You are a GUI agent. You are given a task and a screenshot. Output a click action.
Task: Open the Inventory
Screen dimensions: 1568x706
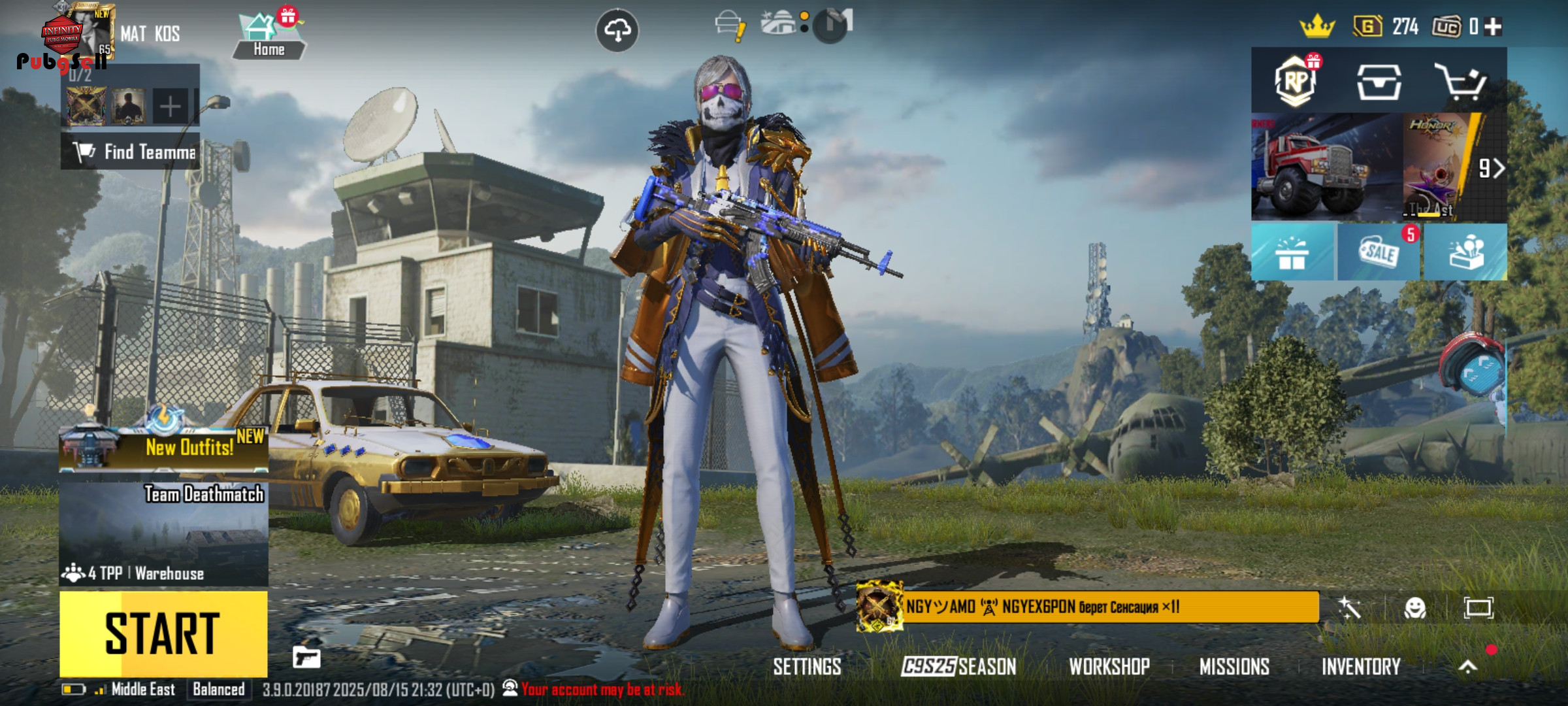1361,667
